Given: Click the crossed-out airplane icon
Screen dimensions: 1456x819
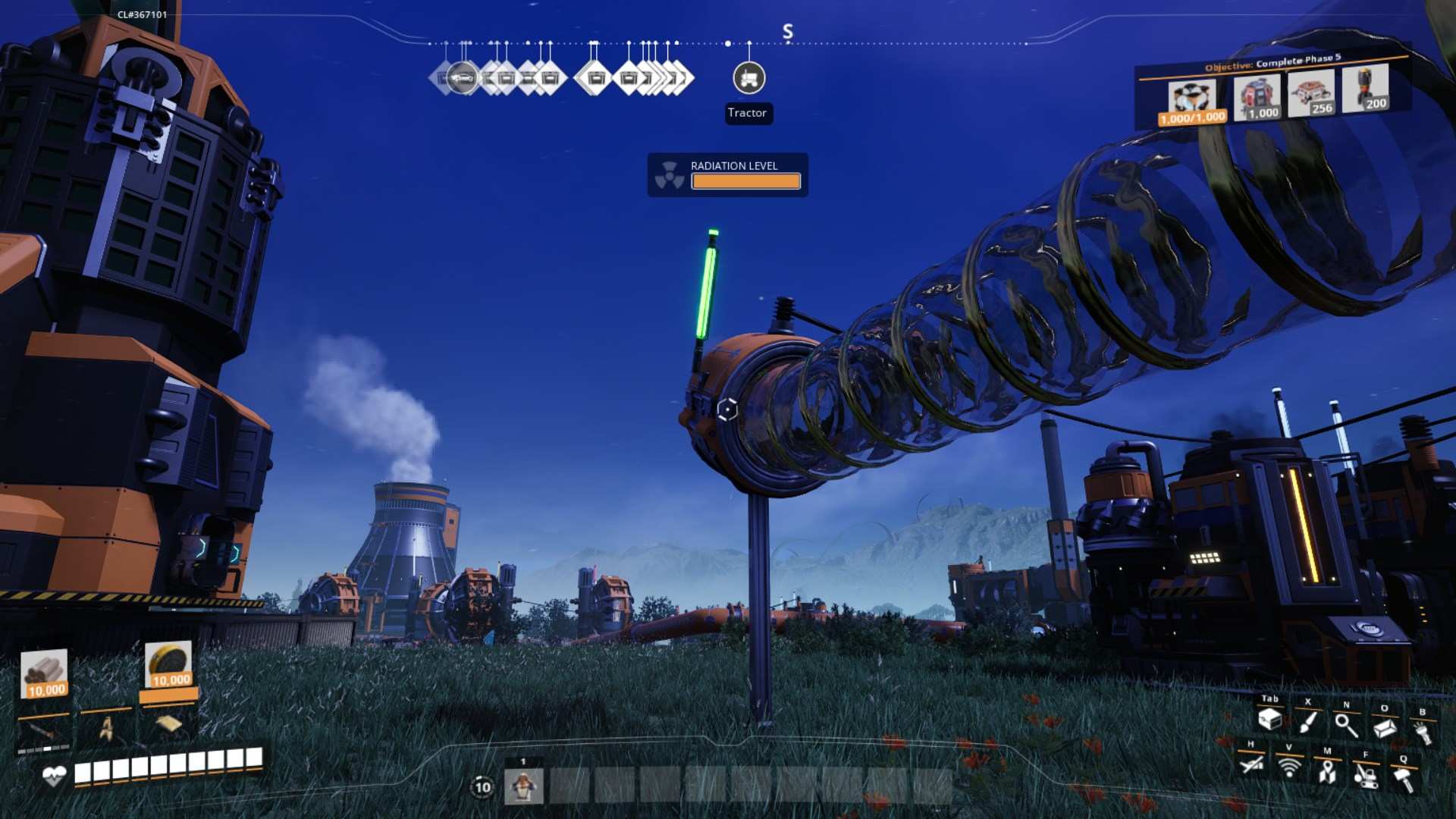Looking at the screenshot, I should 1251,763.
